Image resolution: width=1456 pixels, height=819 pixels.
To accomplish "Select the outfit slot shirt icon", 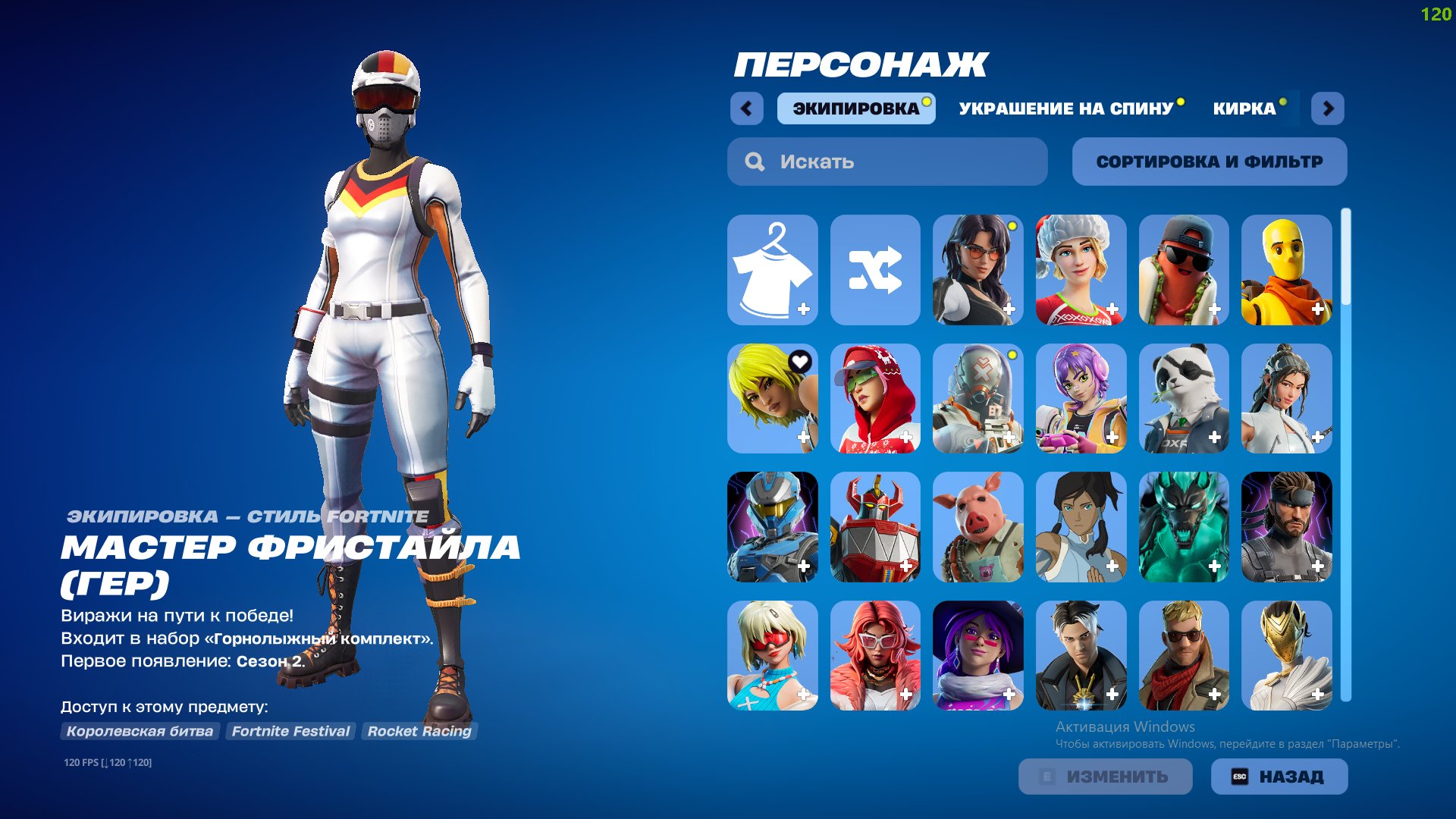I will pyautogui.click(x=773, y=269).
